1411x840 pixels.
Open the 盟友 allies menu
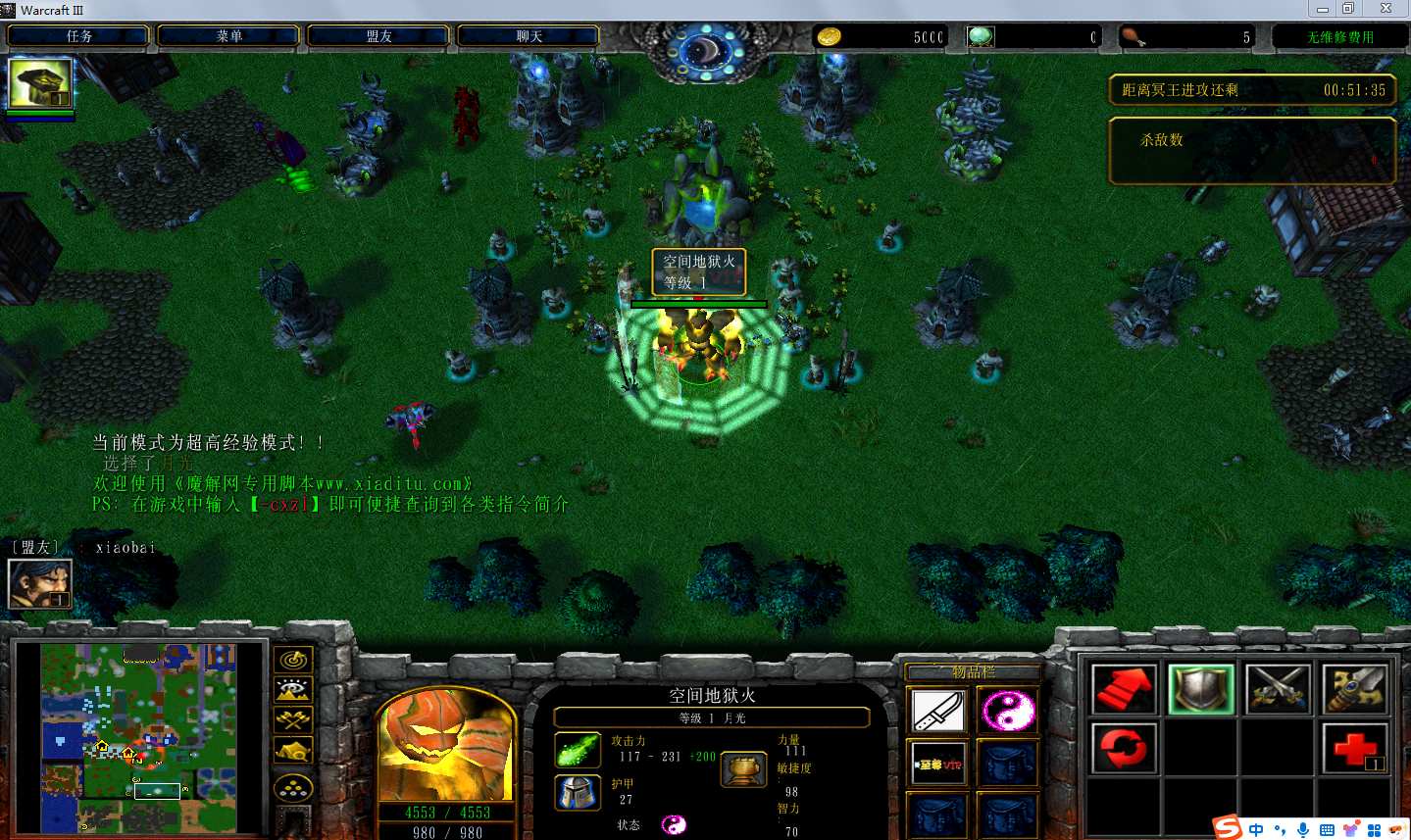coord(378,36)
